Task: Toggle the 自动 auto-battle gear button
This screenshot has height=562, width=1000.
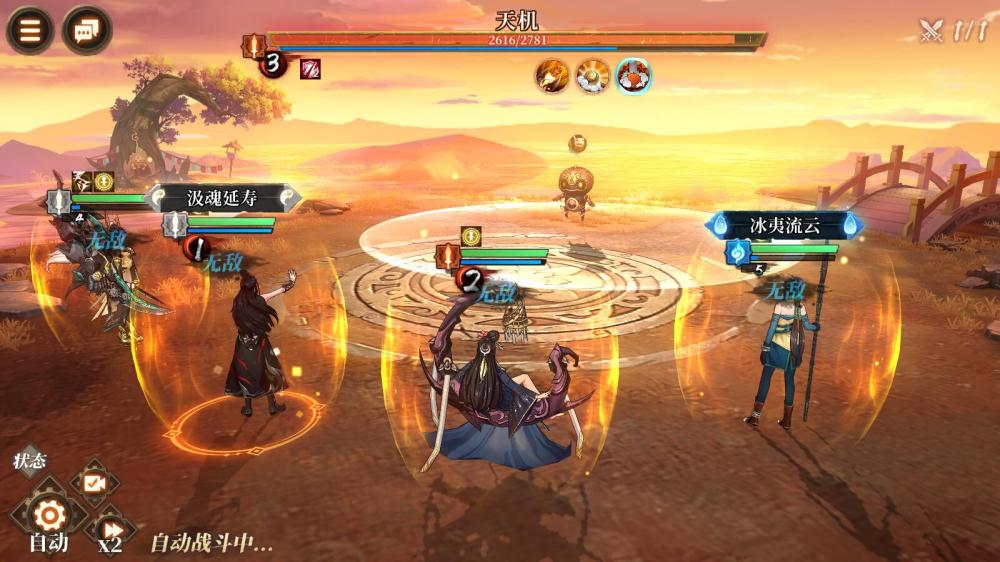Action: tap(48, 516)
